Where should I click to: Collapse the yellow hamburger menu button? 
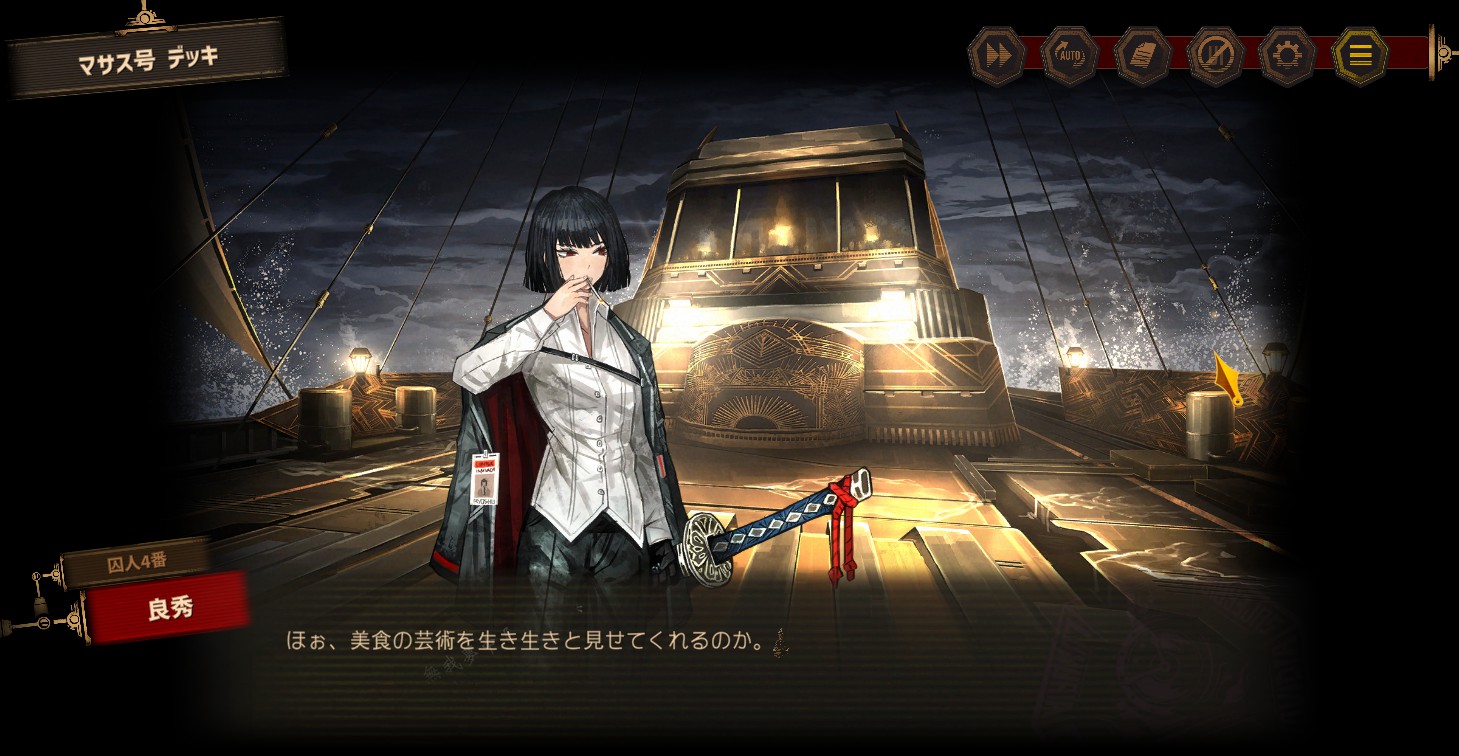[1360, 56]
